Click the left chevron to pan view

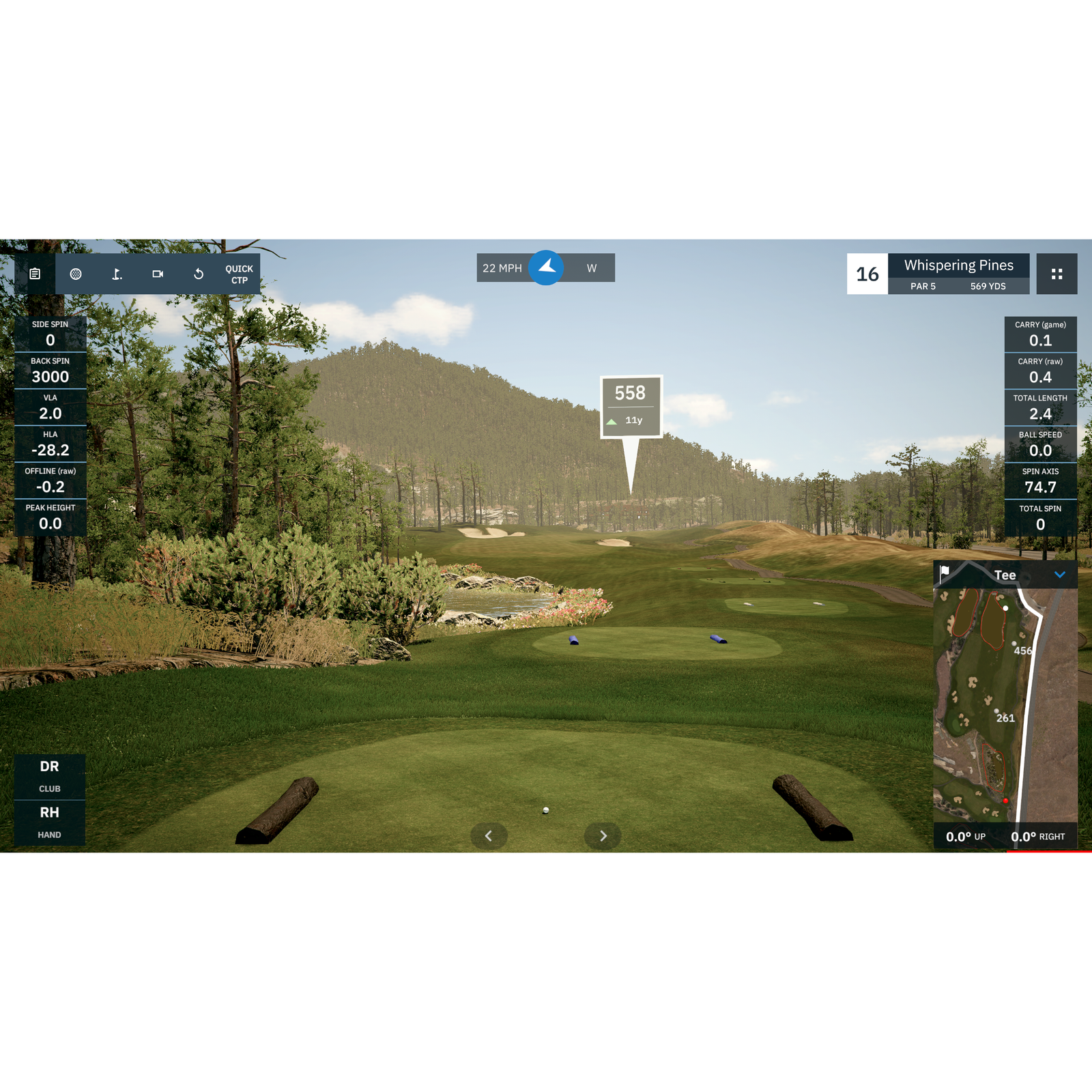489,835
